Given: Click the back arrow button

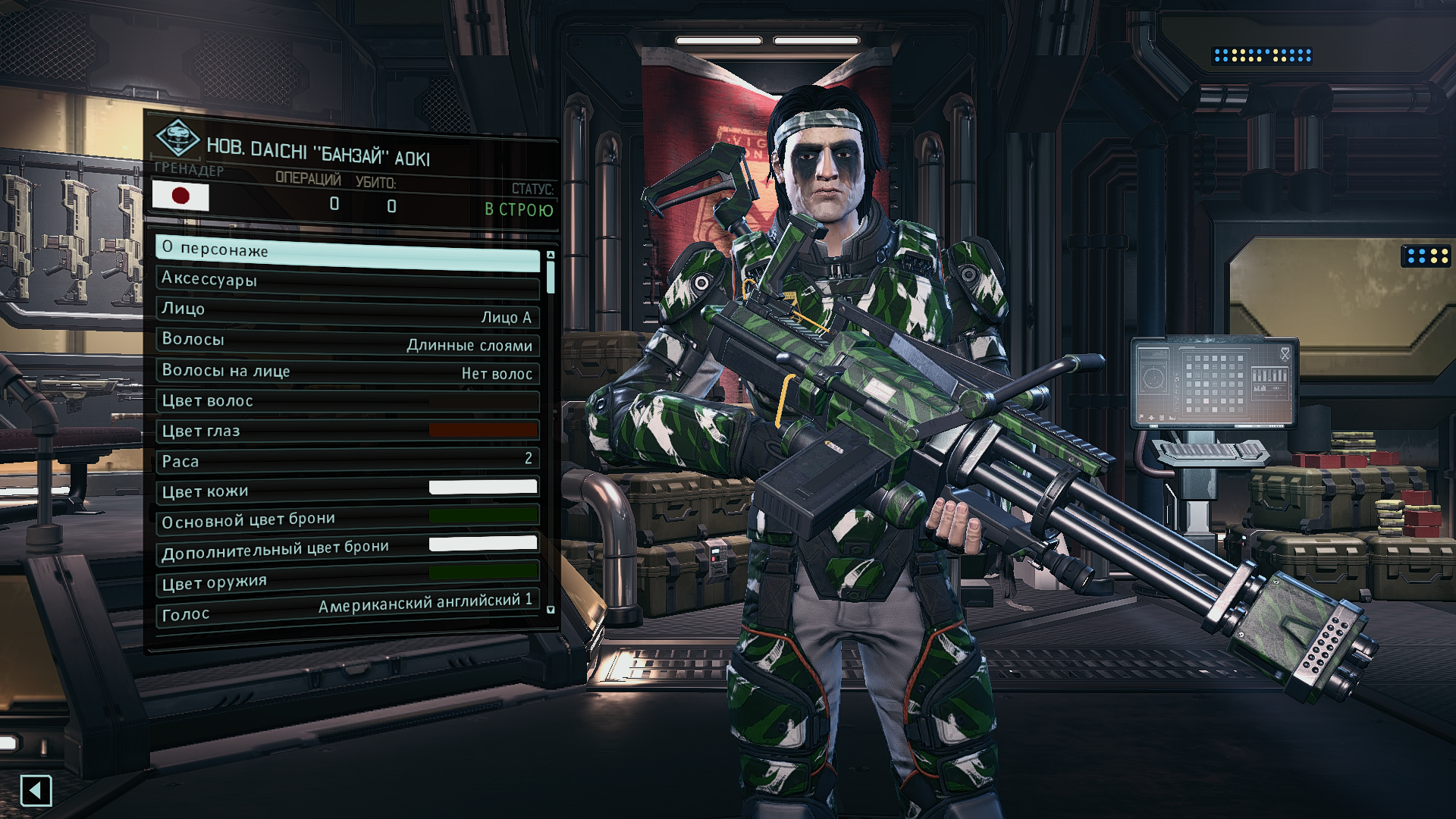Looking at the screenshot, I should pos(36,791).
